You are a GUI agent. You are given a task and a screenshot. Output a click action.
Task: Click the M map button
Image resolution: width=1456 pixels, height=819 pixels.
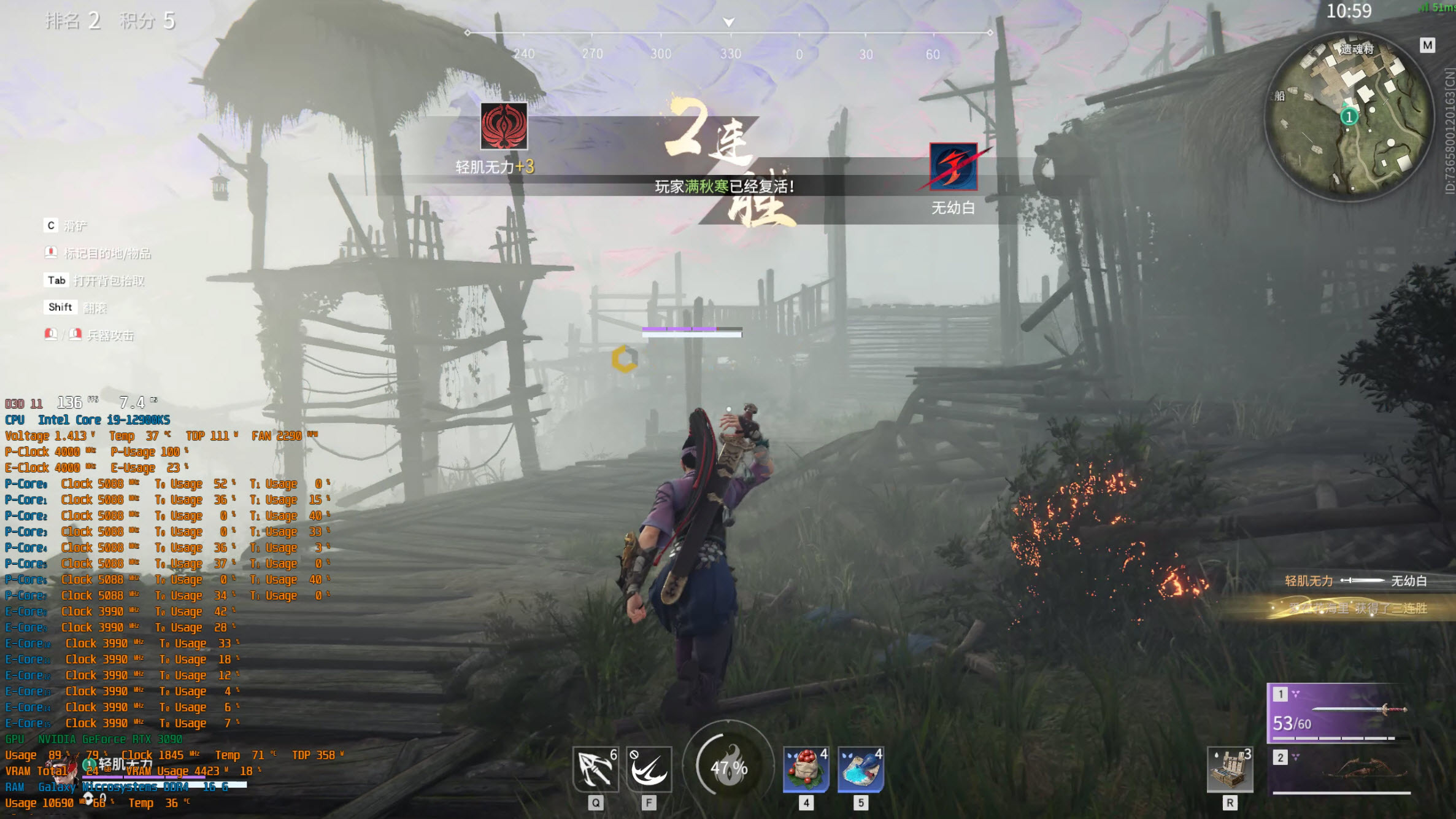(1427, 45)
